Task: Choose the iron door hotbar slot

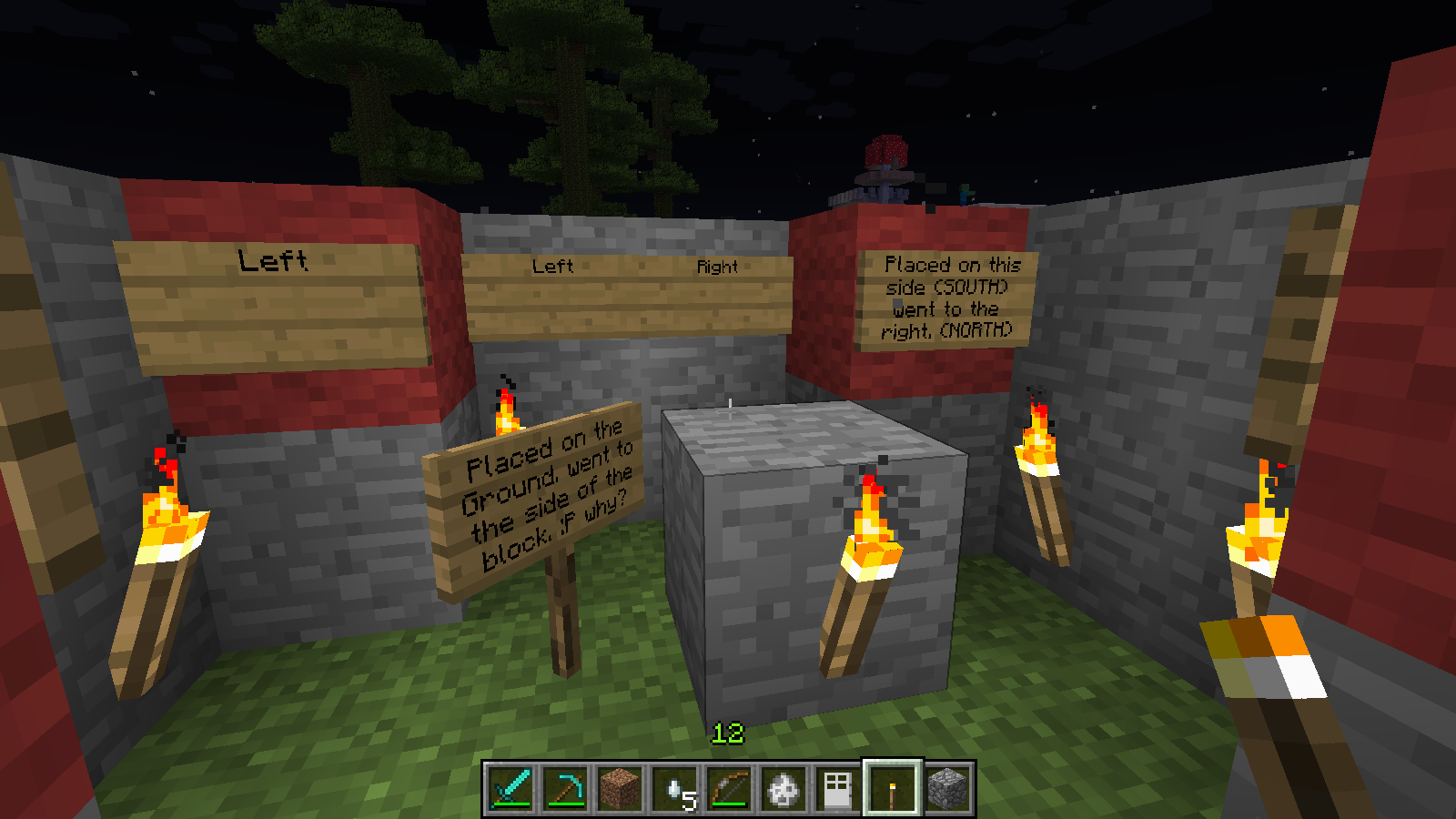Action: (x=838, y=789)
